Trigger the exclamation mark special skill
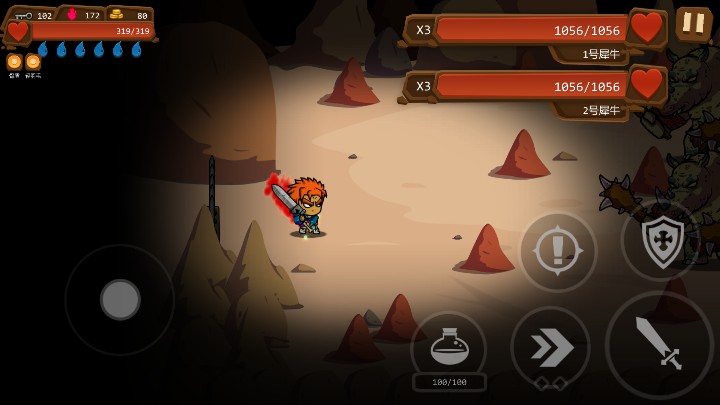 (x=557, y=252)
